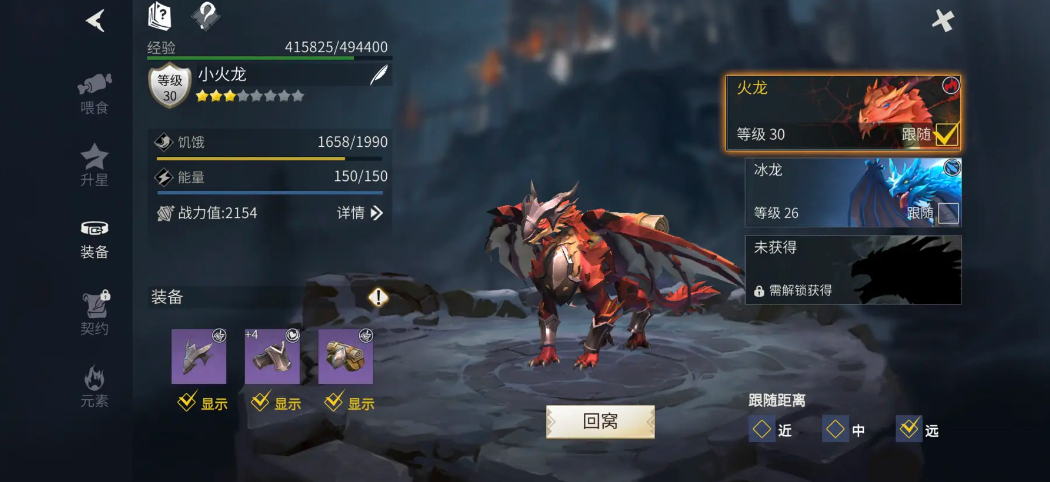Open the book with question mark icon
The image size is (1050, 482).
point(161,16)
